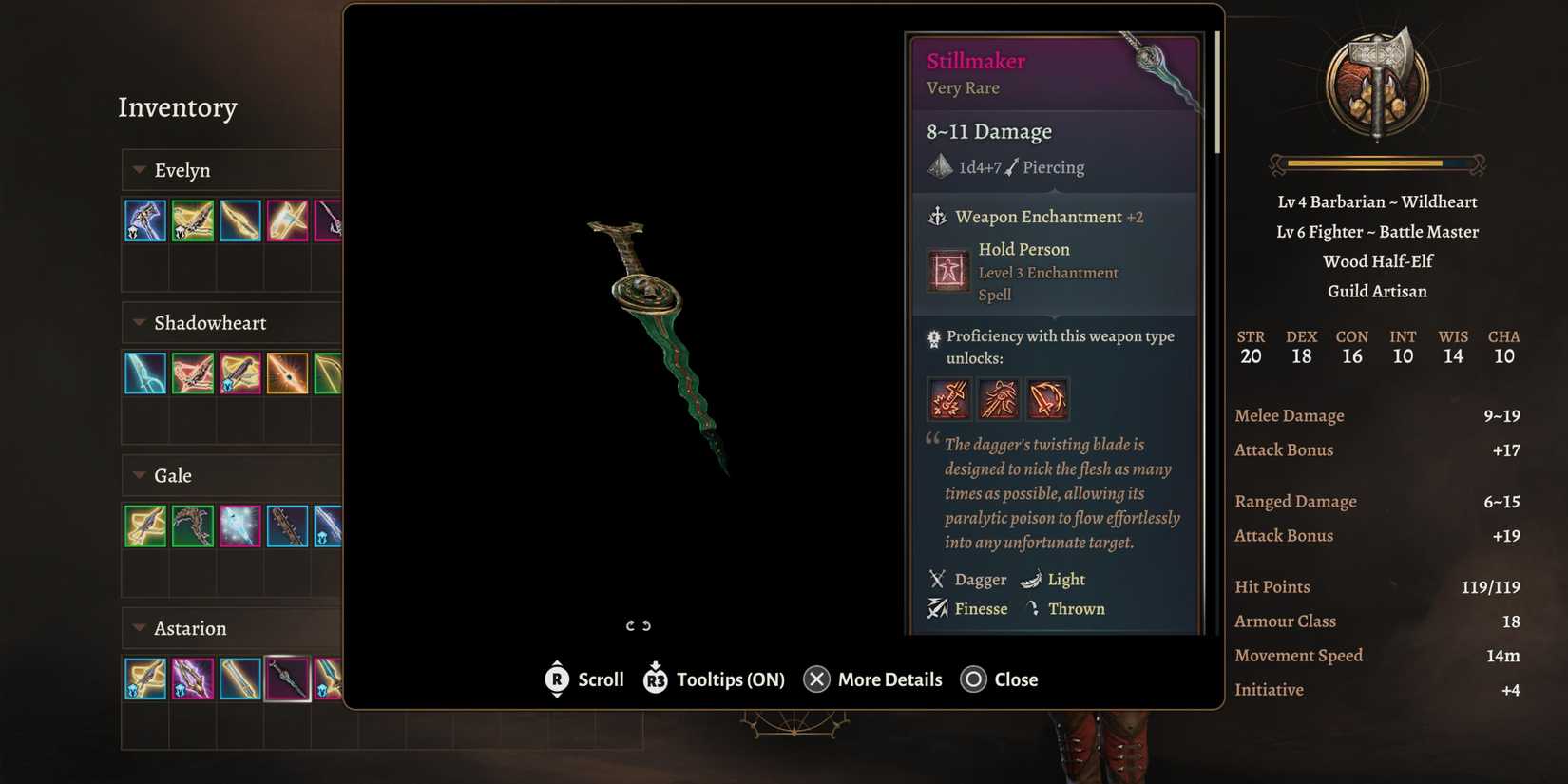Collapse Gale's inventory section
The width and height of the screenshot is (1568, 784).
pyautogui.click(x=136, y=475)
